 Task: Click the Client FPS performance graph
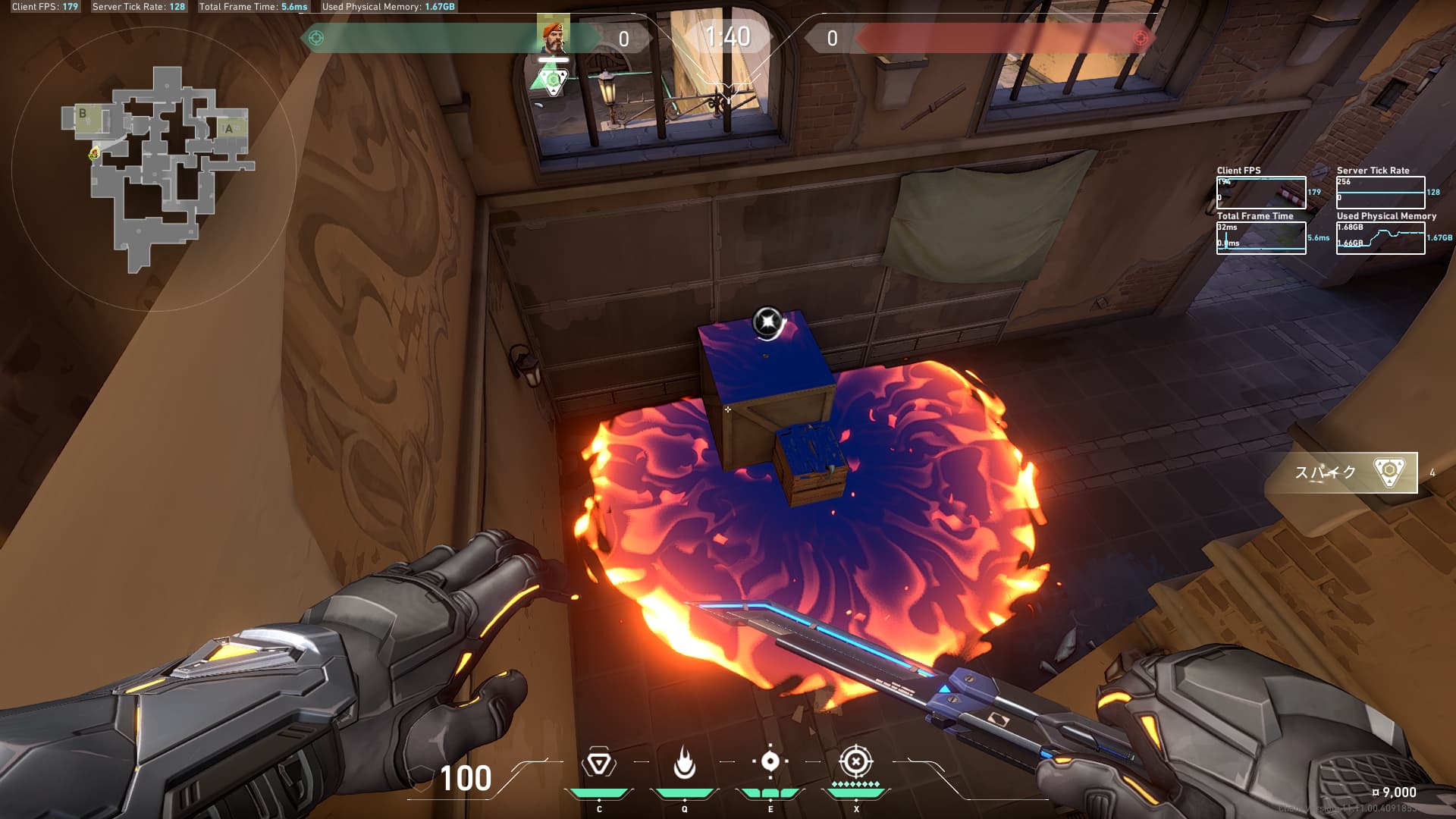point(1261,193)
